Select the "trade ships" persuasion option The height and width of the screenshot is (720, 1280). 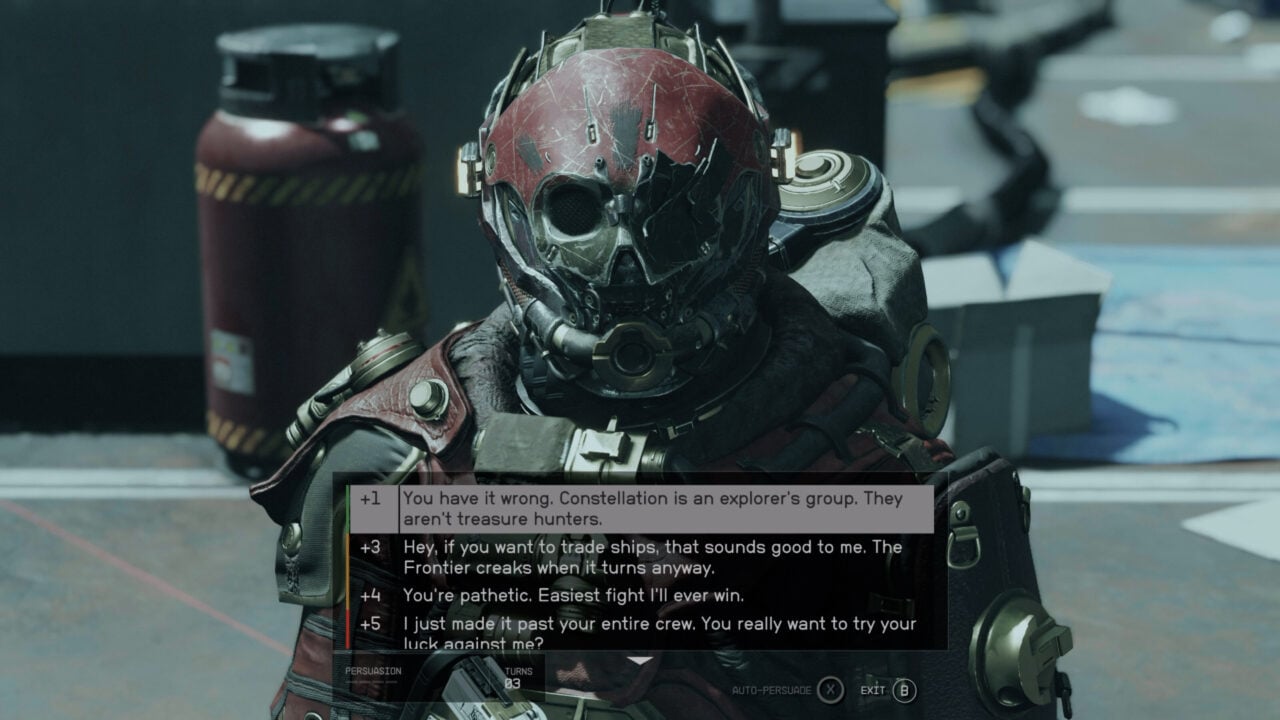coord(640,558)
